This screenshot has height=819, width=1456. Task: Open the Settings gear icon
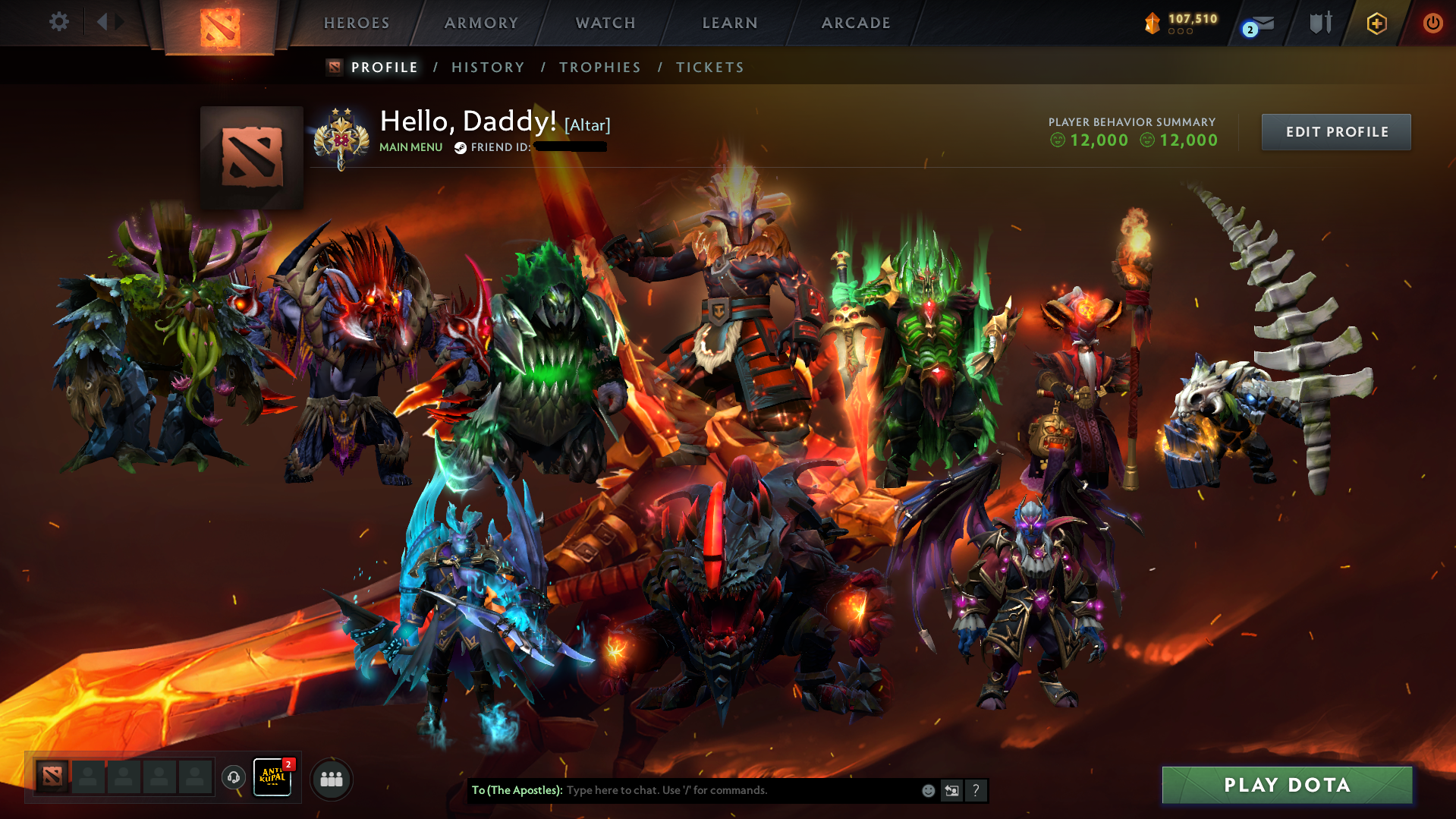[x=59, y=22]
